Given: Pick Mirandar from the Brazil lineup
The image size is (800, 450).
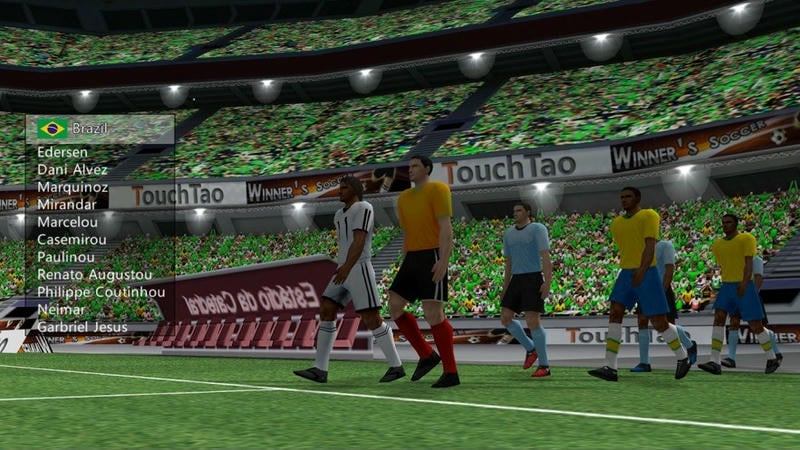Looking at the screenshot, I should [67, 204].
